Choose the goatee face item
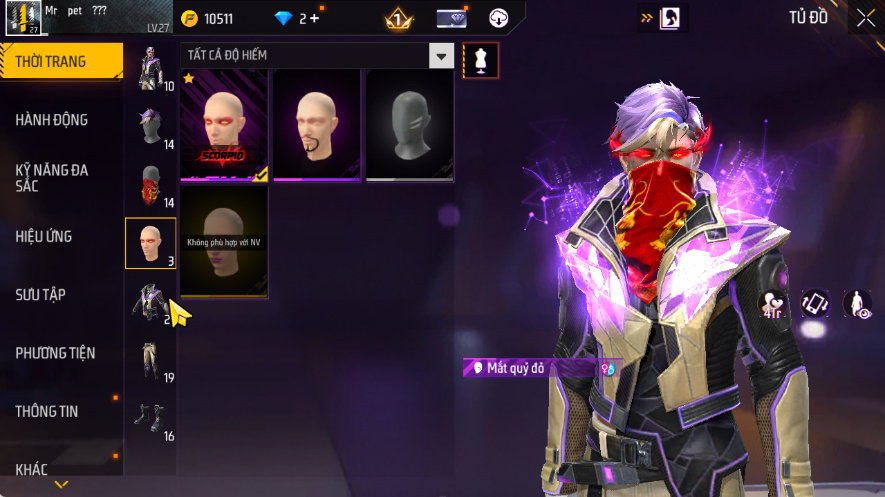The width and height of the screenshot is (885, 497). [x=317, y=125]
